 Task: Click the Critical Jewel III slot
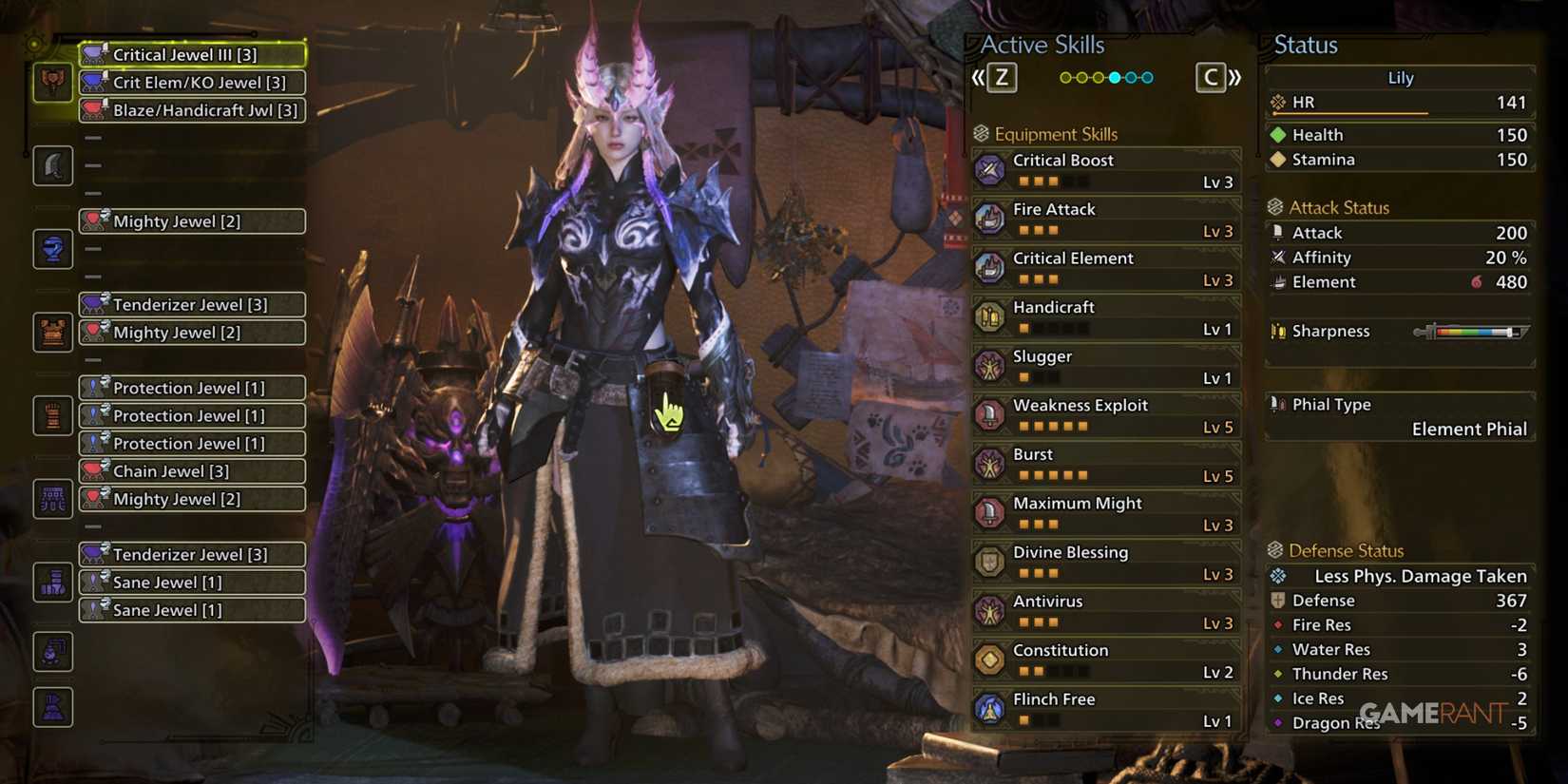pyautogui.click(x=191, y=54)
